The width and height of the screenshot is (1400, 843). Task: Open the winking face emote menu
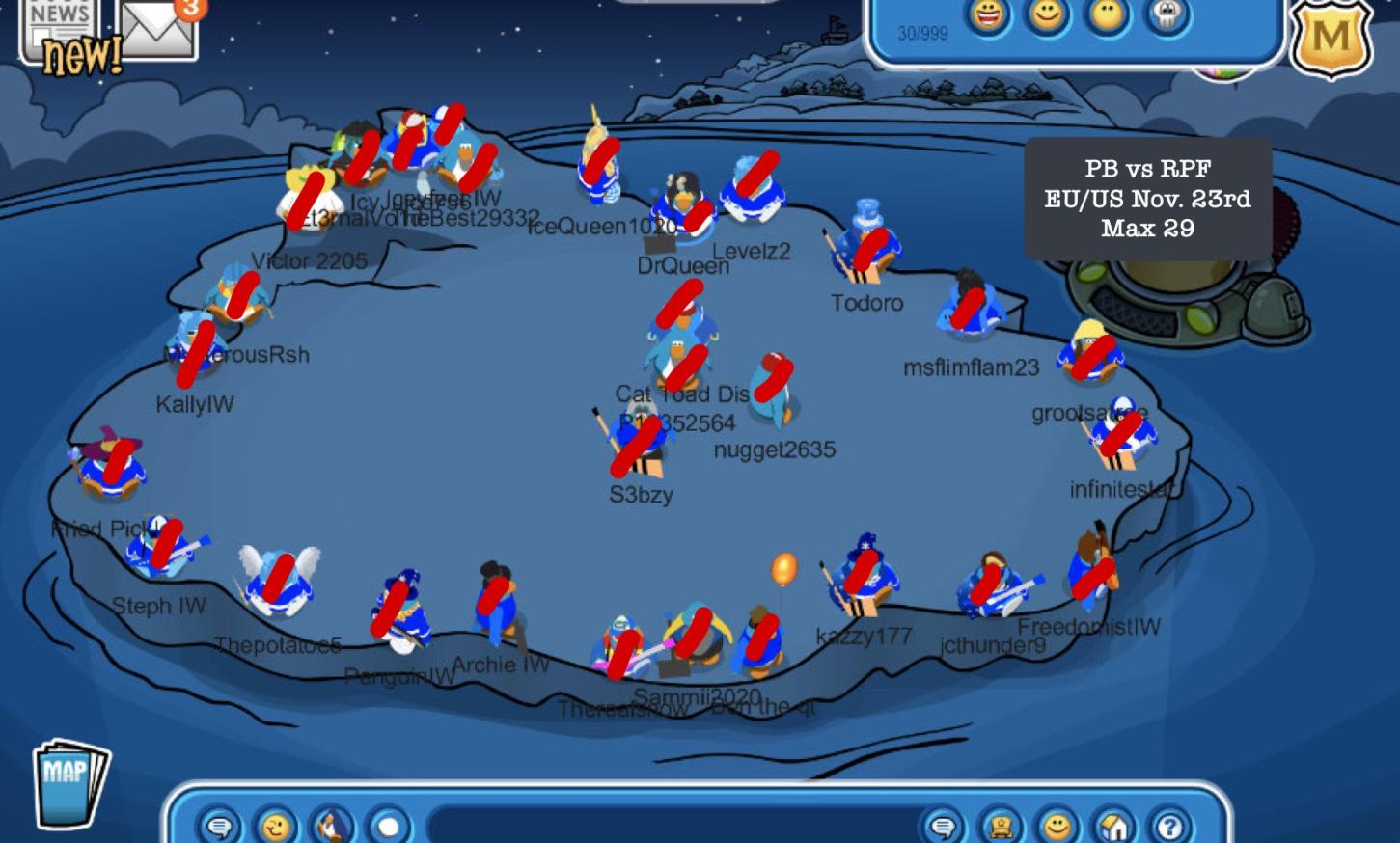(x=275, y=826)
